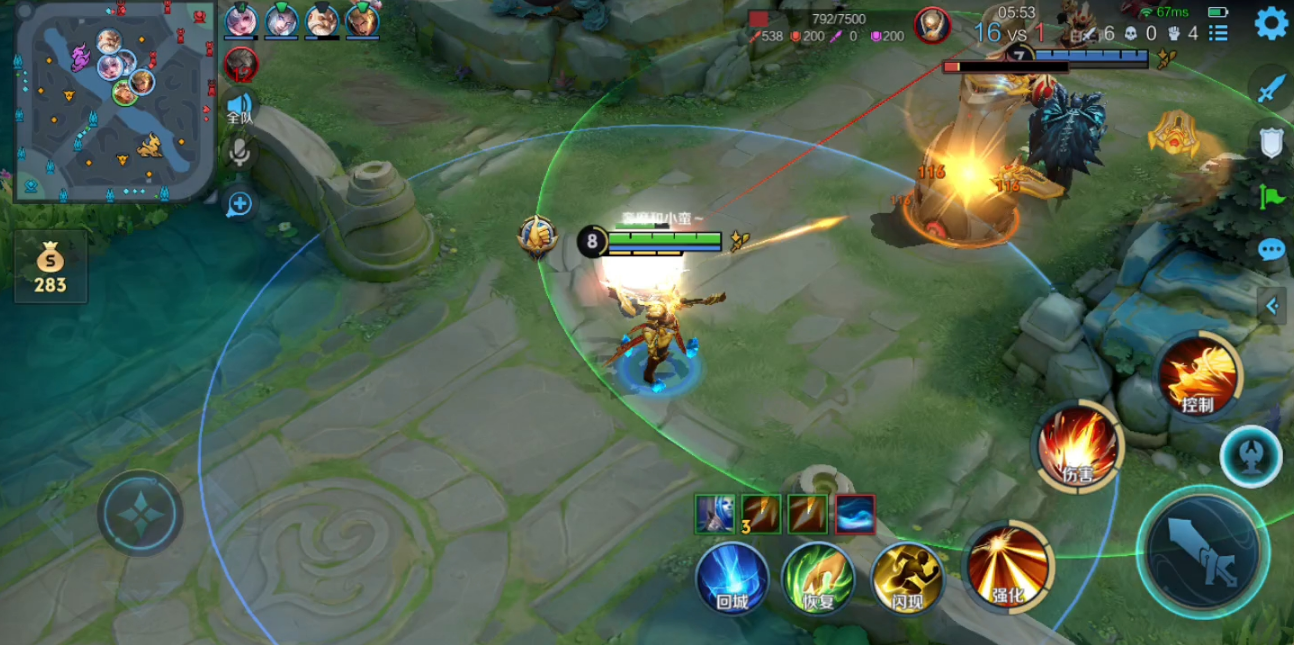Send the green flag gather signal
The width and height of the screenshot is (1294, 645).
pyautogui.click(x=1271, y=196)
